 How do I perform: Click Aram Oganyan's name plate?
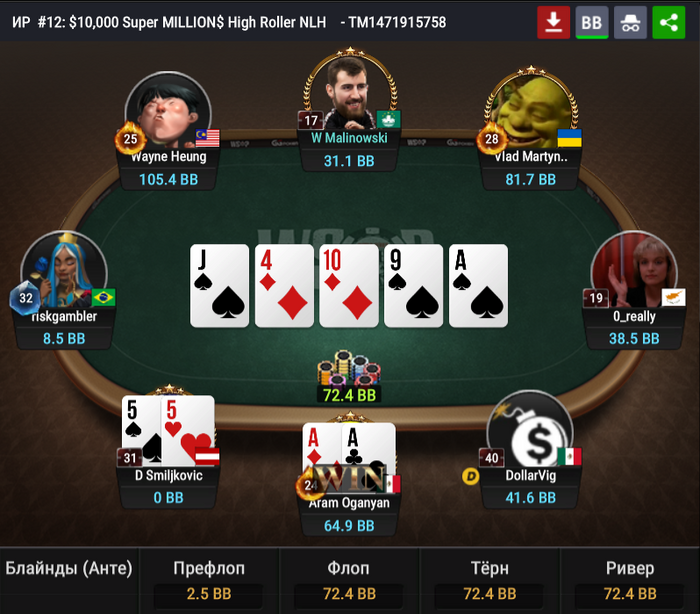coord(350,503)
